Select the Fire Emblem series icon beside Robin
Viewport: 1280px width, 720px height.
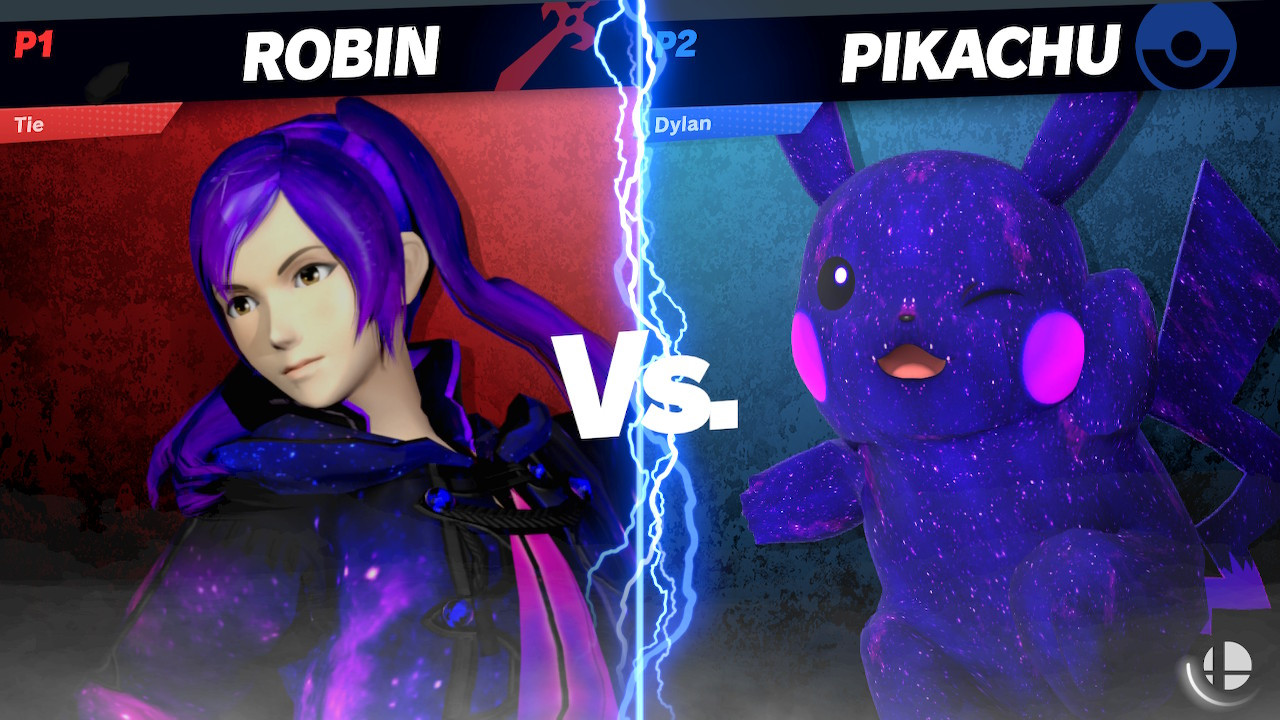click(x=556, y=40)
